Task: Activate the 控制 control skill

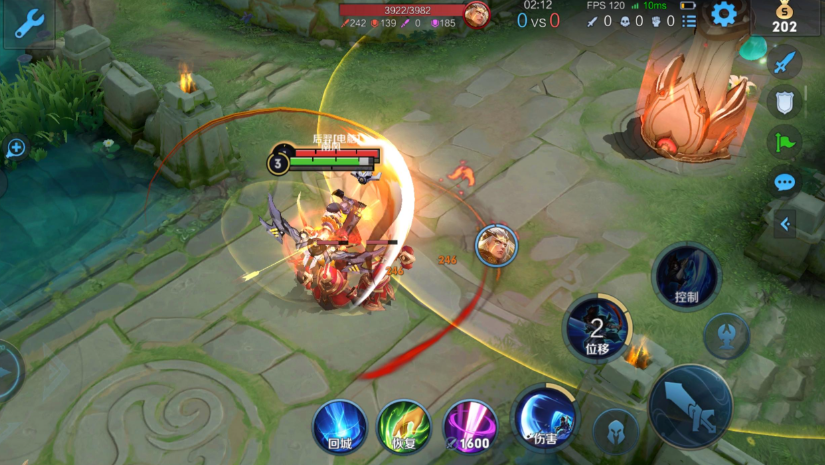Action: [686, 276]
